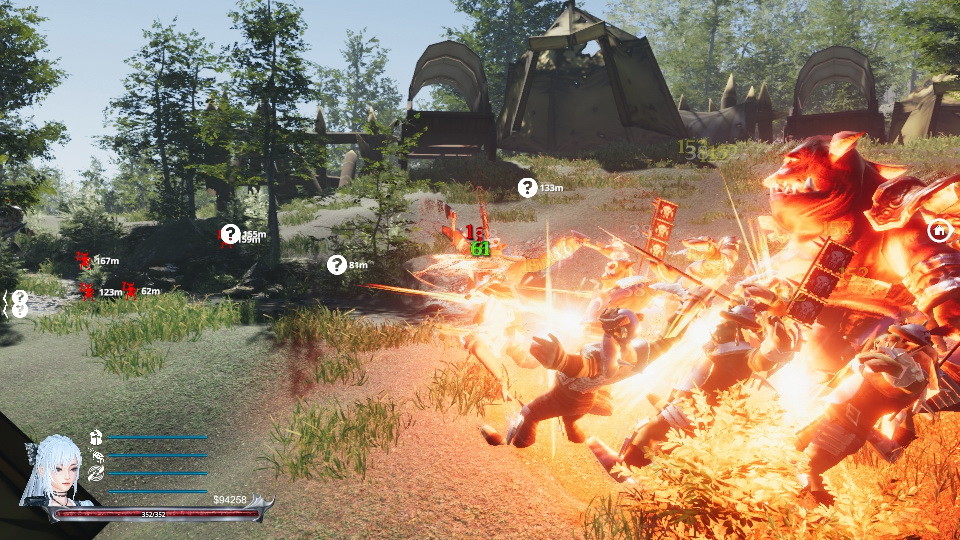Activate the dashing strike skill icon

(x=97, y=455)
